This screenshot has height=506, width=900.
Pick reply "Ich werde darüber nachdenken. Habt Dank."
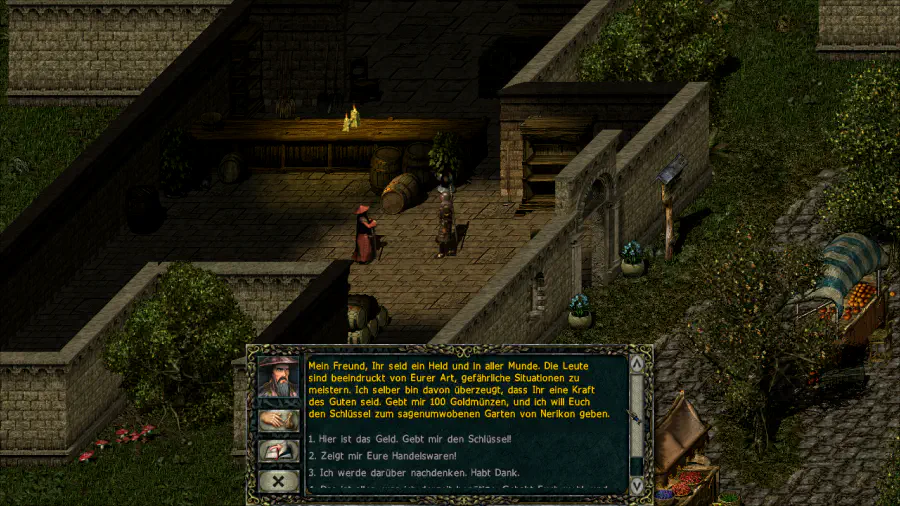click(x=412, y=472)
